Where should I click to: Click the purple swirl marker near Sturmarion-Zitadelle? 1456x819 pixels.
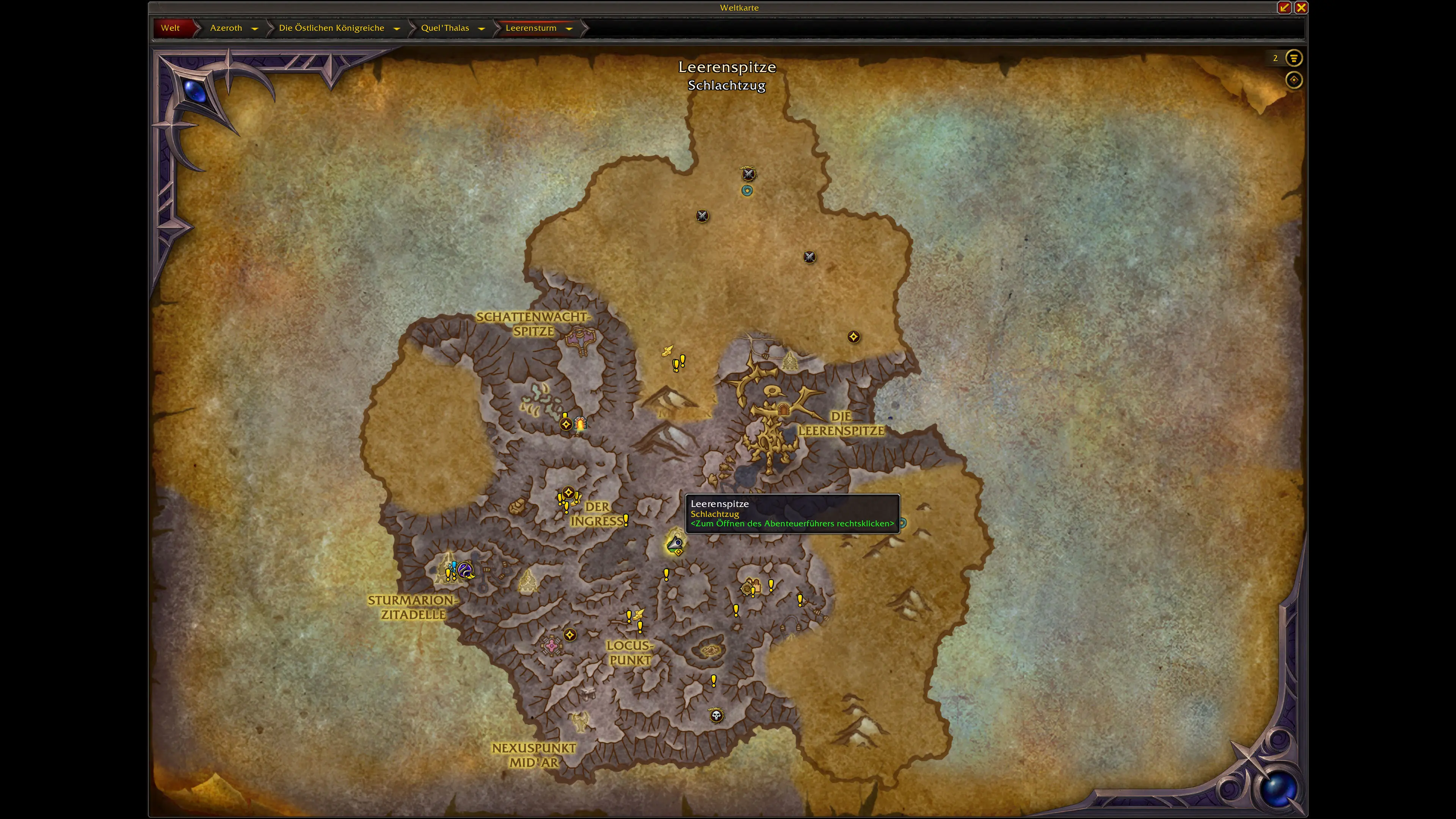pyautogui.click(x=466, y=570)
